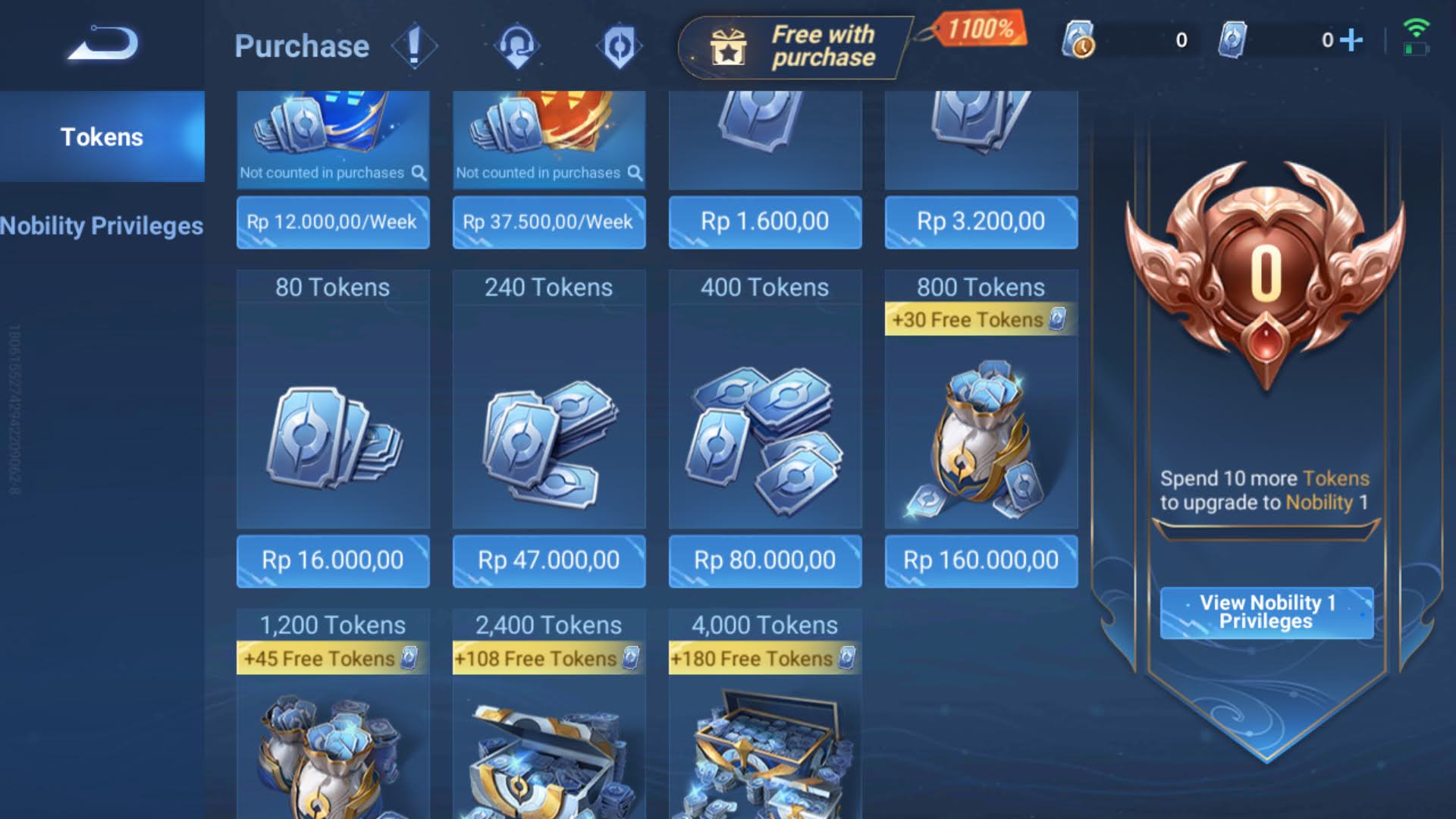Open customer support via headset icon
The height and width of the screenshot is (819, 1456).
[x=518, y=45]
